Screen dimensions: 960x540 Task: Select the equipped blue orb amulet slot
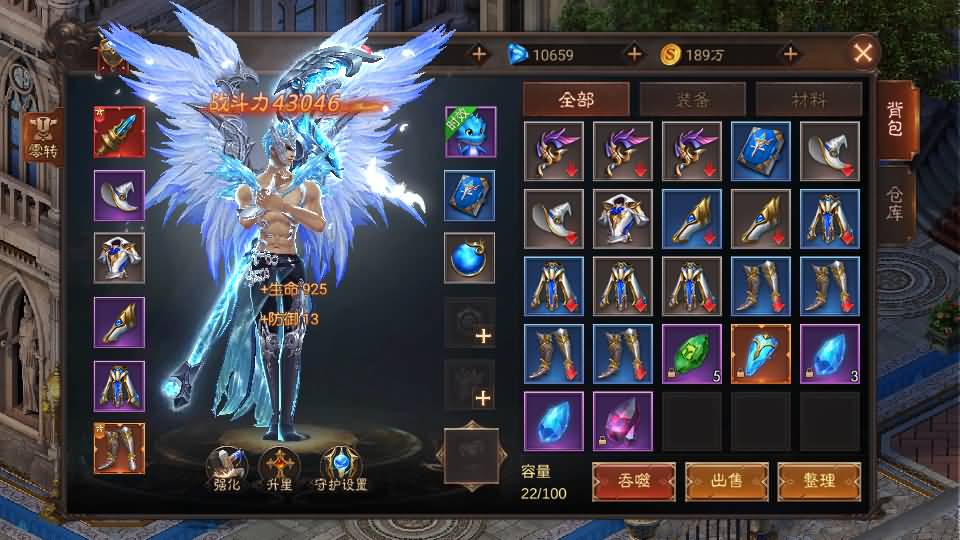click(x=470, y=258)
